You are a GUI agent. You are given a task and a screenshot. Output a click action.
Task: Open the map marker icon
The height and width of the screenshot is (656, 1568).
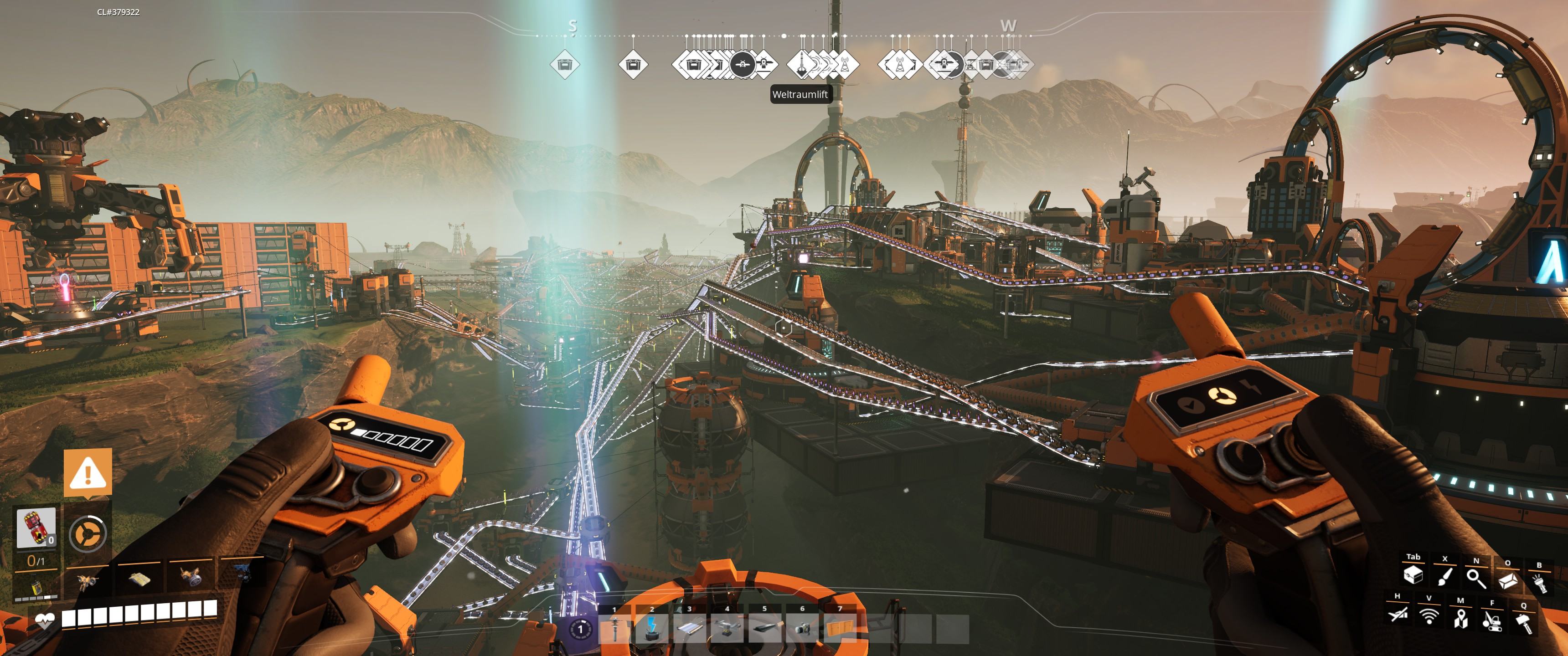1460,618
